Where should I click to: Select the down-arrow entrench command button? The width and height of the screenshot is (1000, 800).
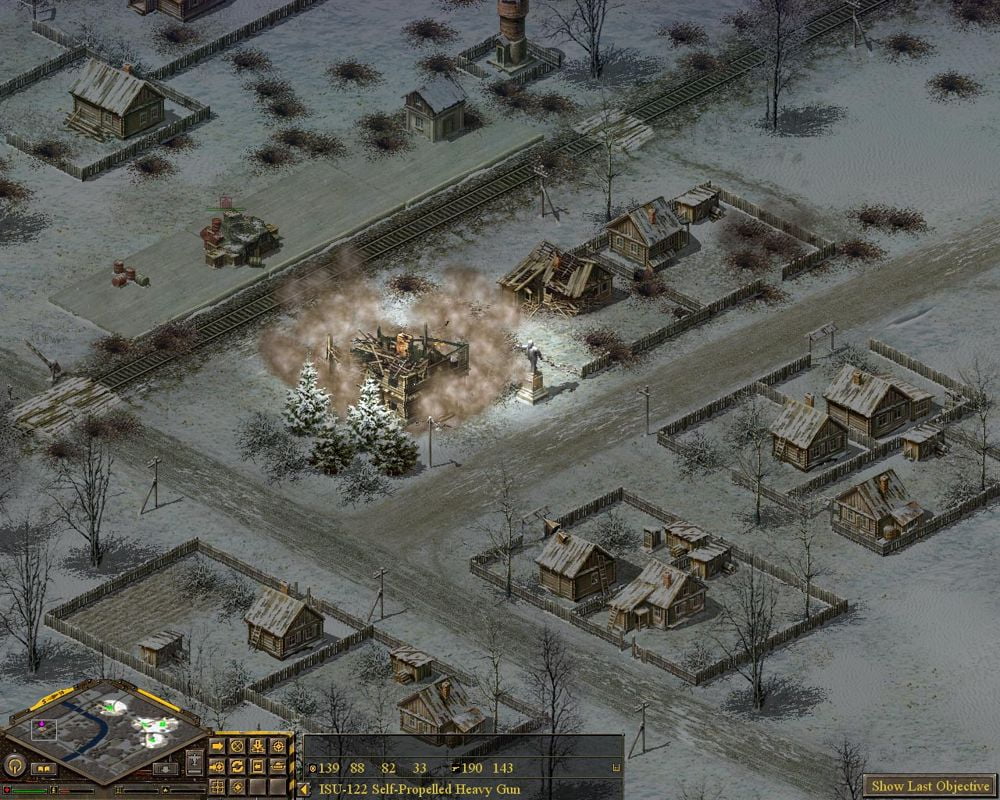(258, 746)
